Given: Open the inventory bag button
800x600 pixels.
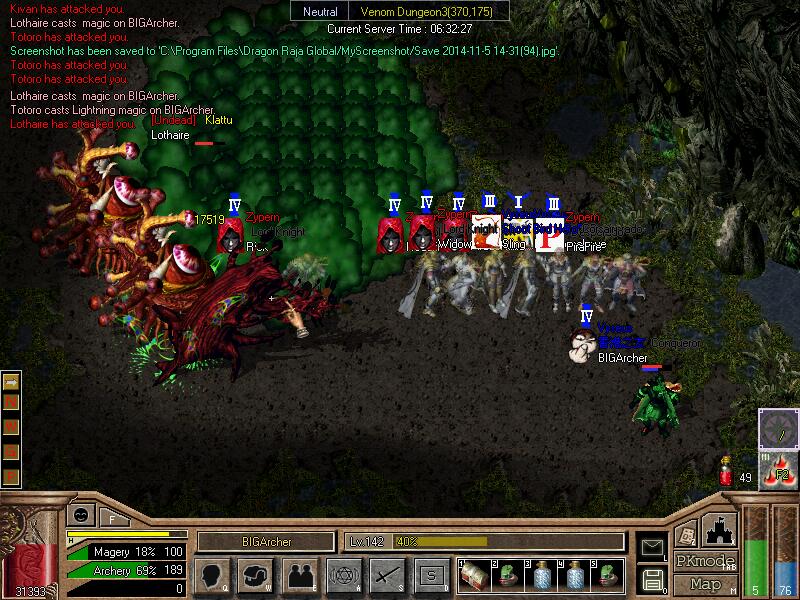Looking at the screenshot, I should coord(255,575).
